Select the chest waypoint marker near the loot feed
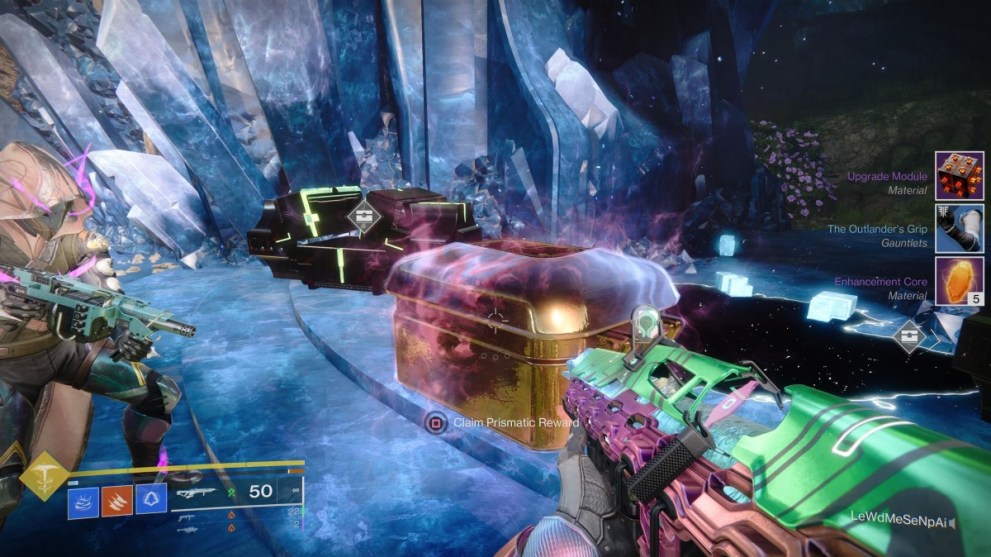 click(910, 337)
